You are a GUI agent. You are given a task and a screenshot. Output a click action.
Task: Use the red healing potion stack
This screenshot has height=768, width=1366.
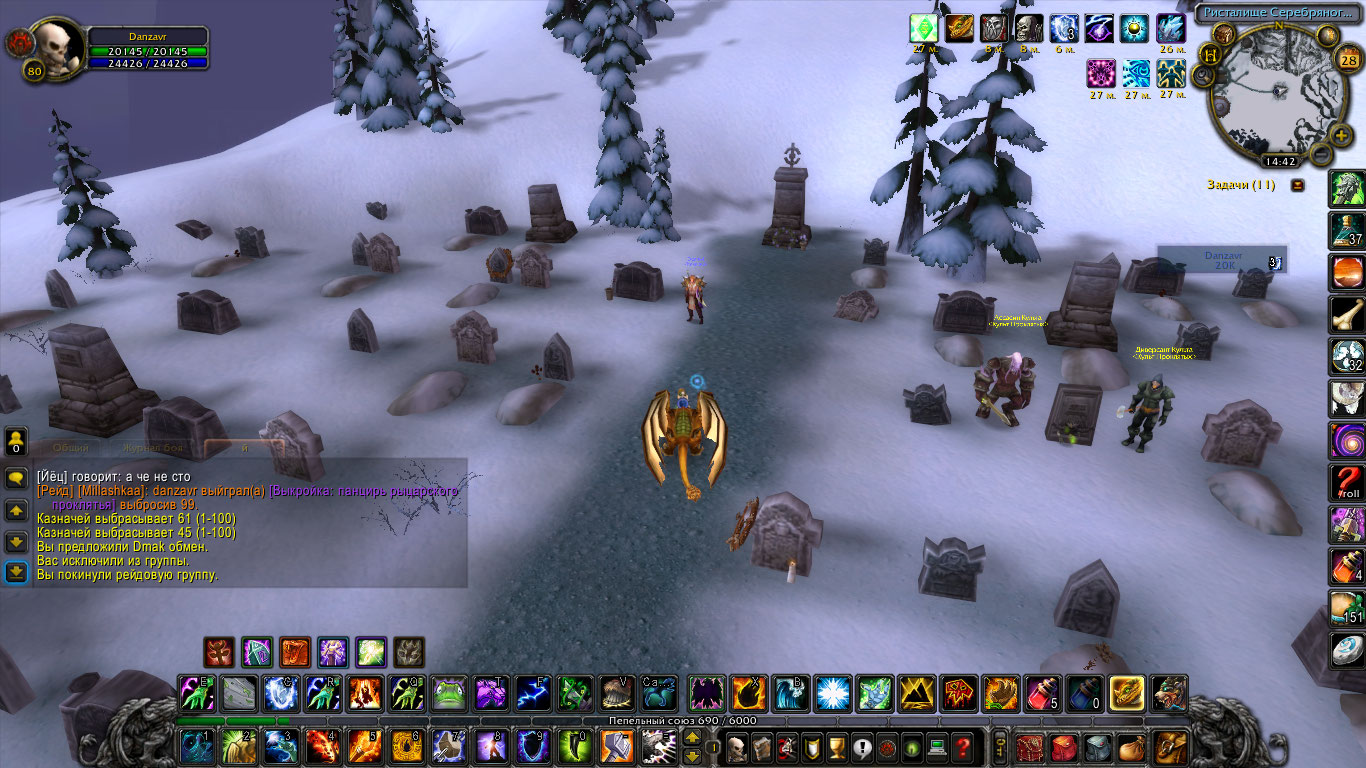pos(1042,692)
